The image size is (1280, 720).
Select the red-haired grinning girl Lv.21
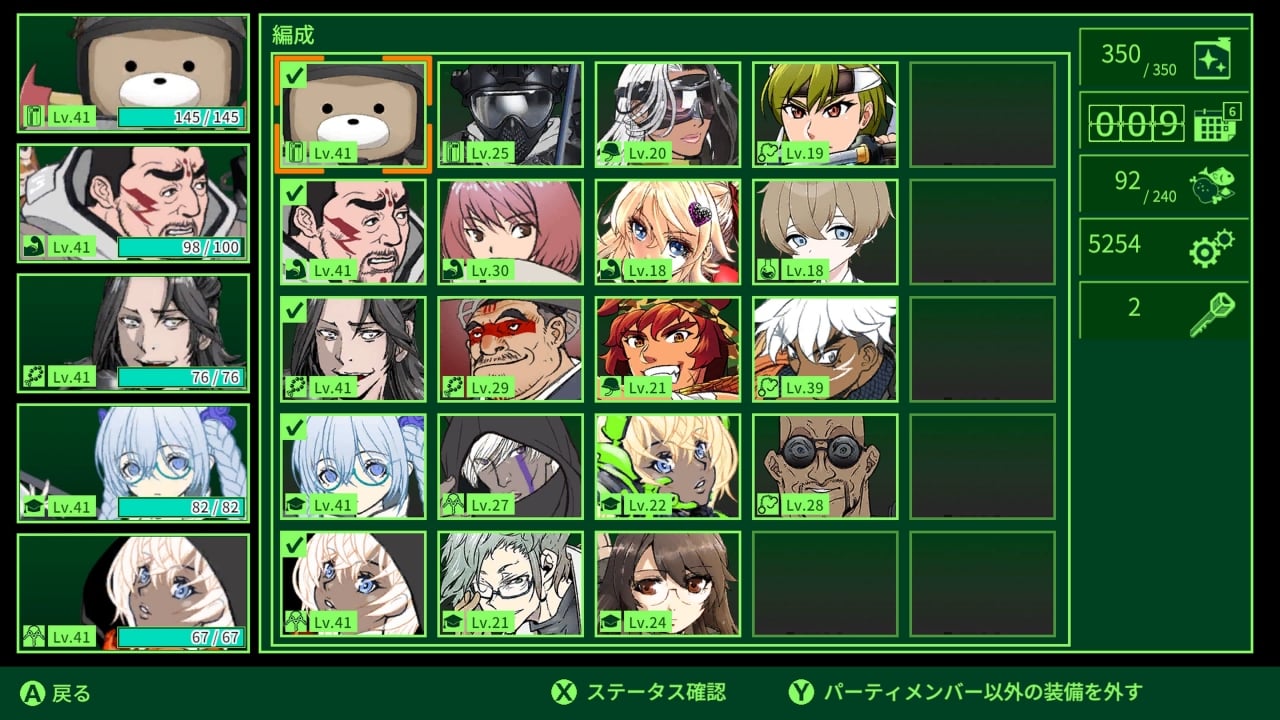coord(668,349)
